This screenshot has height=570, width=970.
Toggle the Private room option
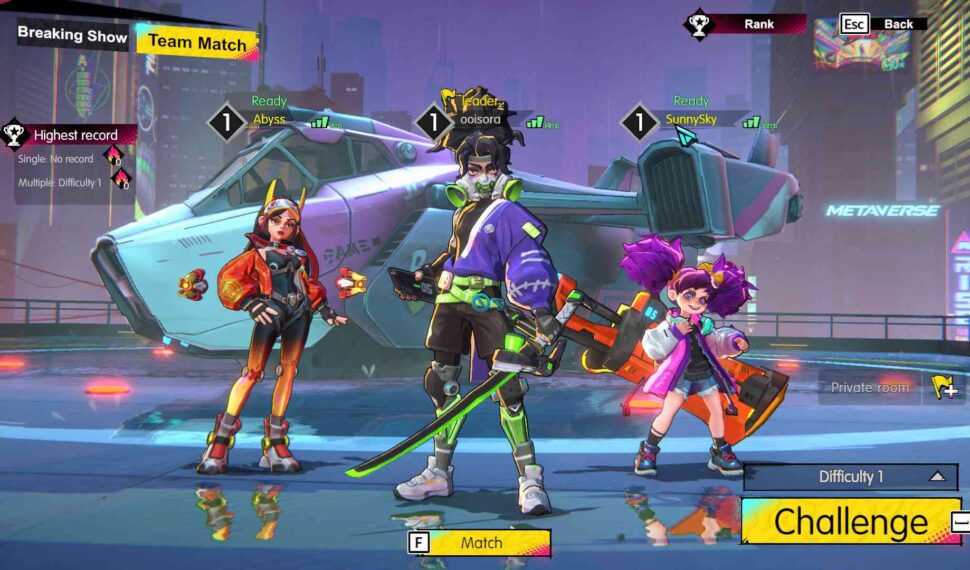click(889, 387)
